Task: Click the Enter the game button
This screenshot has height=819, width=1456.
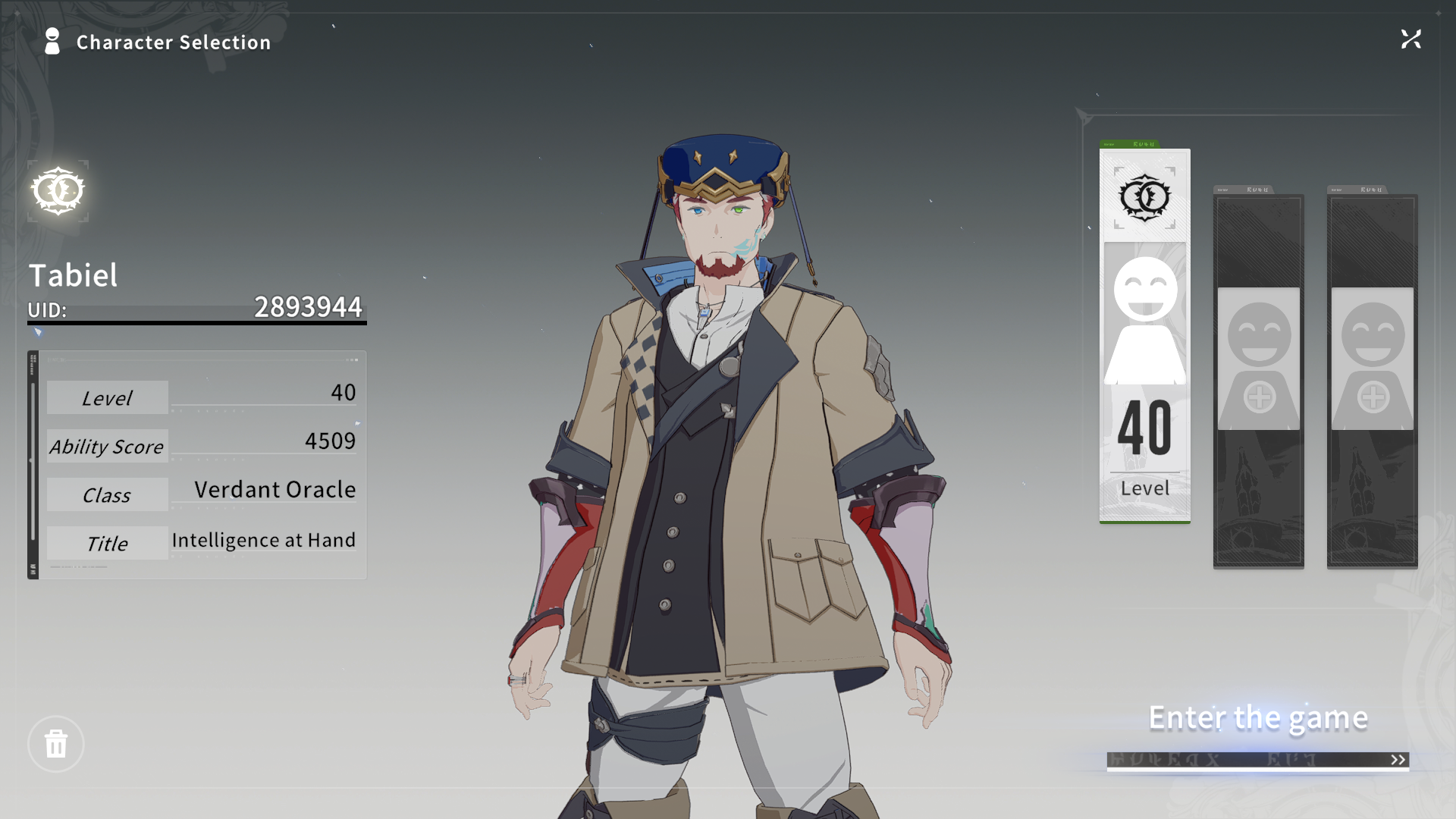Action: pyautogui.click(x=1257, y=717)
